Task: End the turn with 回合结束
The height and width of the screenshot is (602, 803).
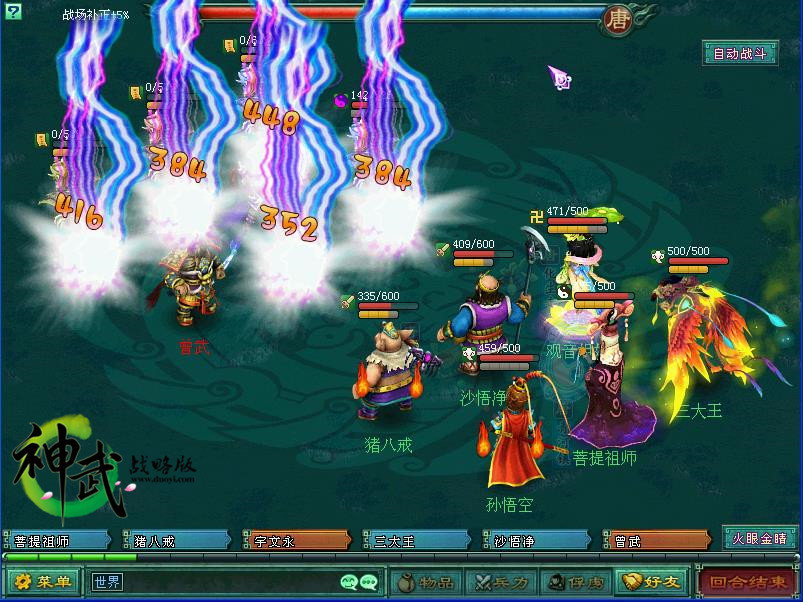Action: tap(747, 581)
